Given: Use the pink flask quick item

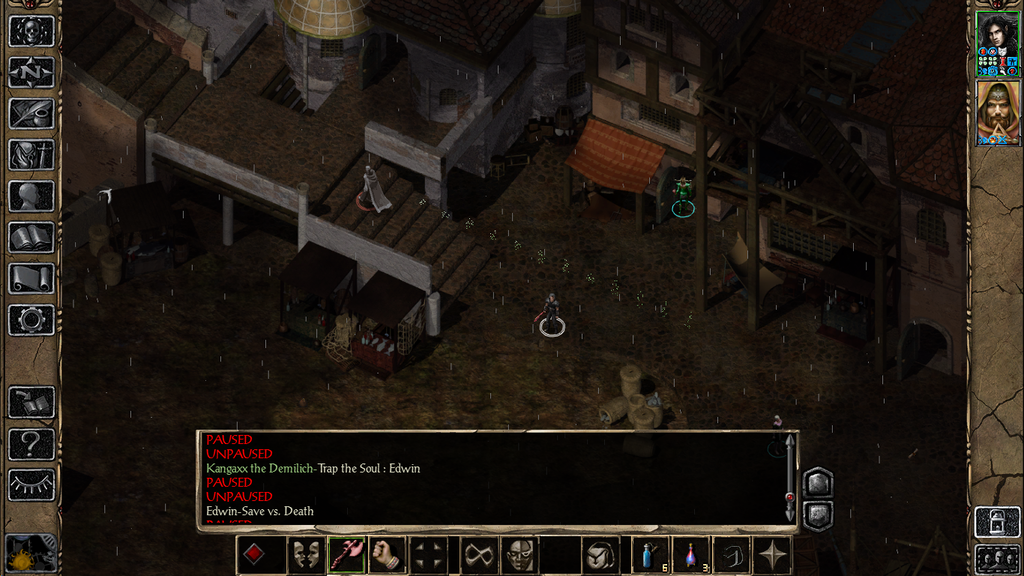Looking at the screenshot, I should 690,555.
